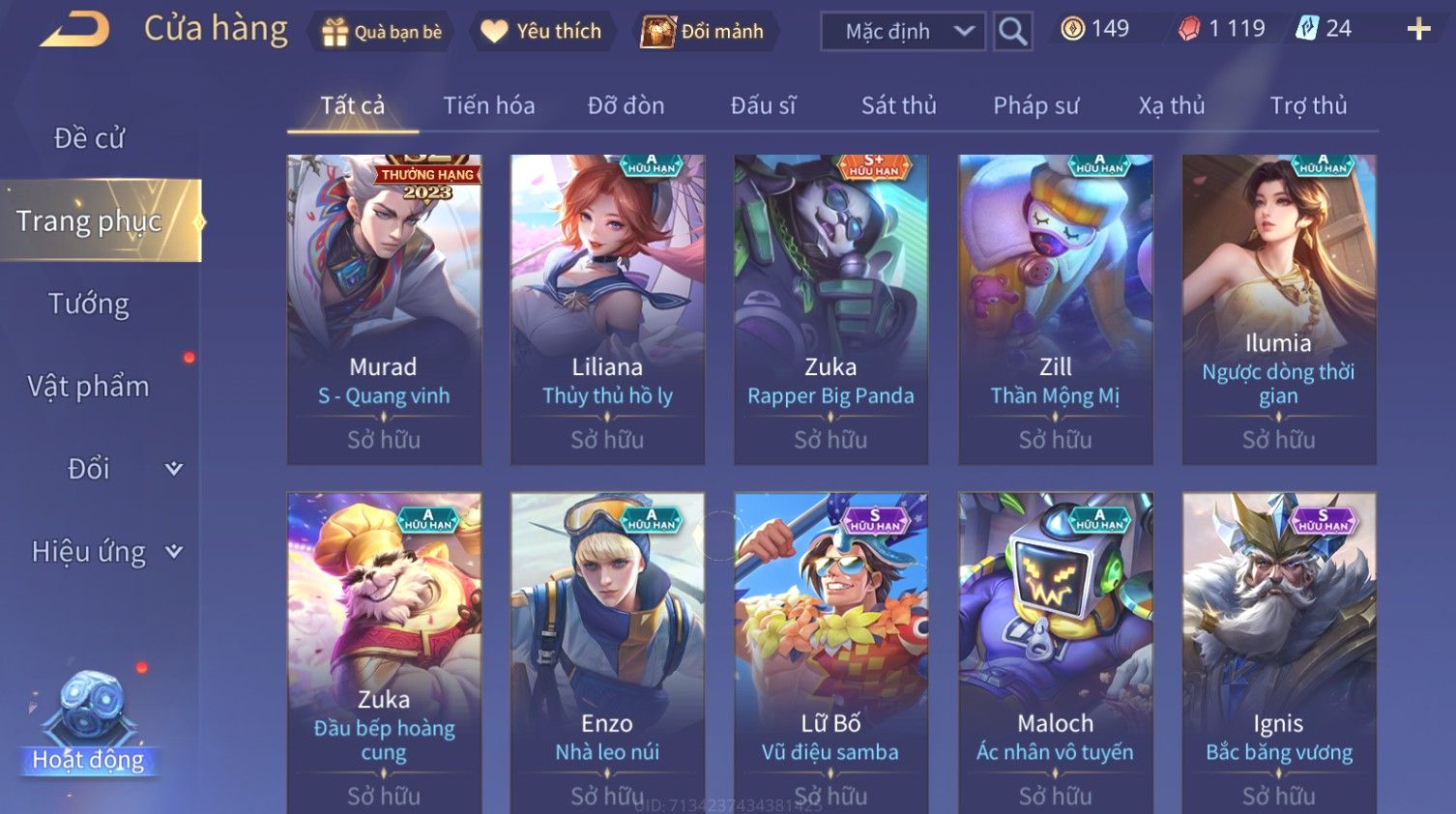Show the Pháp sư skins tab
The width and height of the screenshot is (1456, 814).
tap(1035, 105)
